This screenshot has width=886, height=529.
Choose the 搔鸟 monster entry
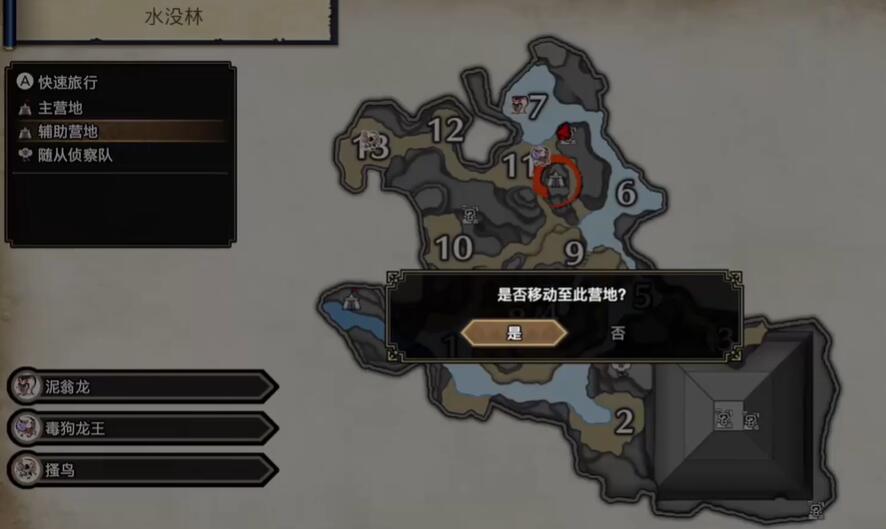[140, 470]
